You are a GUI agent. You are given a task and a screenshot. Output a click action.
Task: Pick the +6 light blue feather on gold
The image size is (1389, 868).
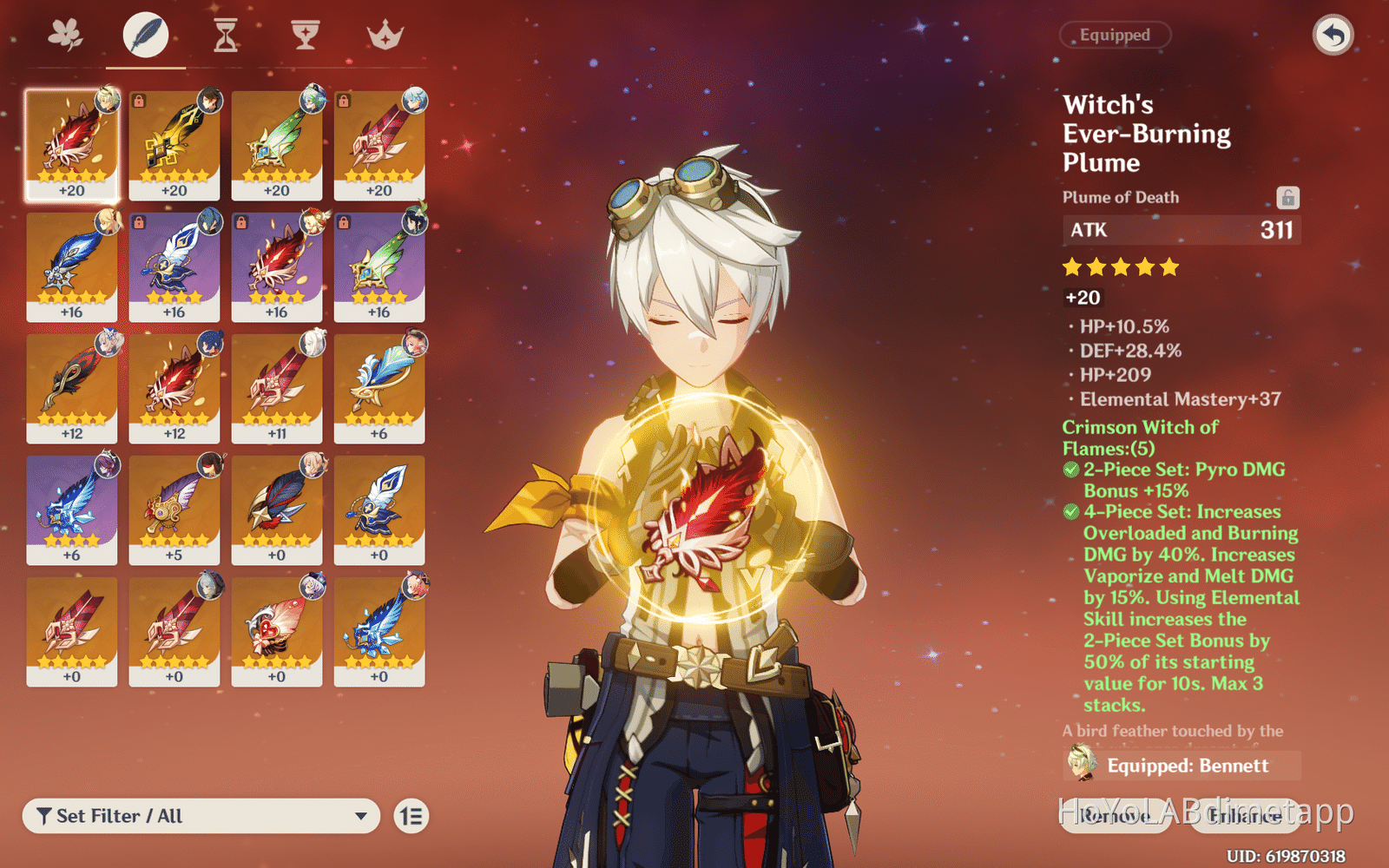pyautogui.click(x=379, y=388)
